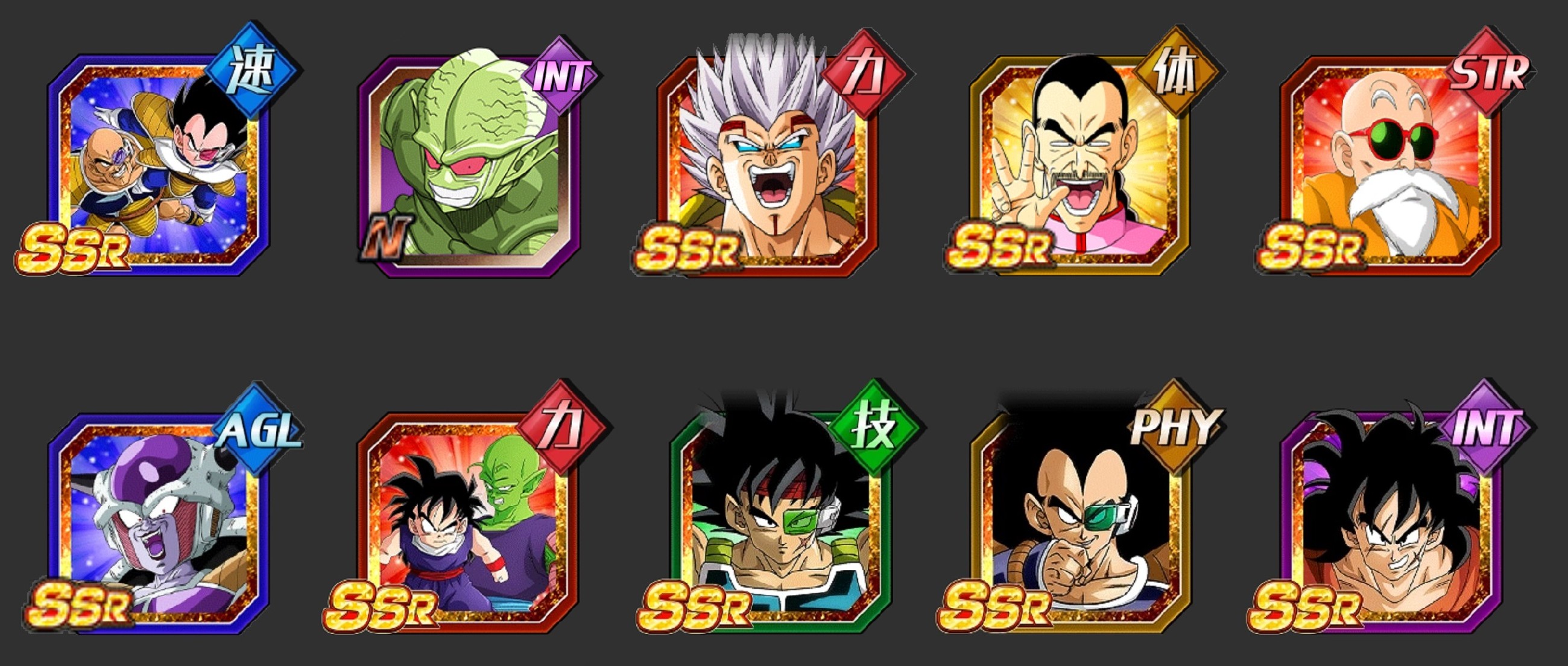Pick the Gohan and Piccolo card
This screenshot has height=666, width=1568.
pos(468,522)
